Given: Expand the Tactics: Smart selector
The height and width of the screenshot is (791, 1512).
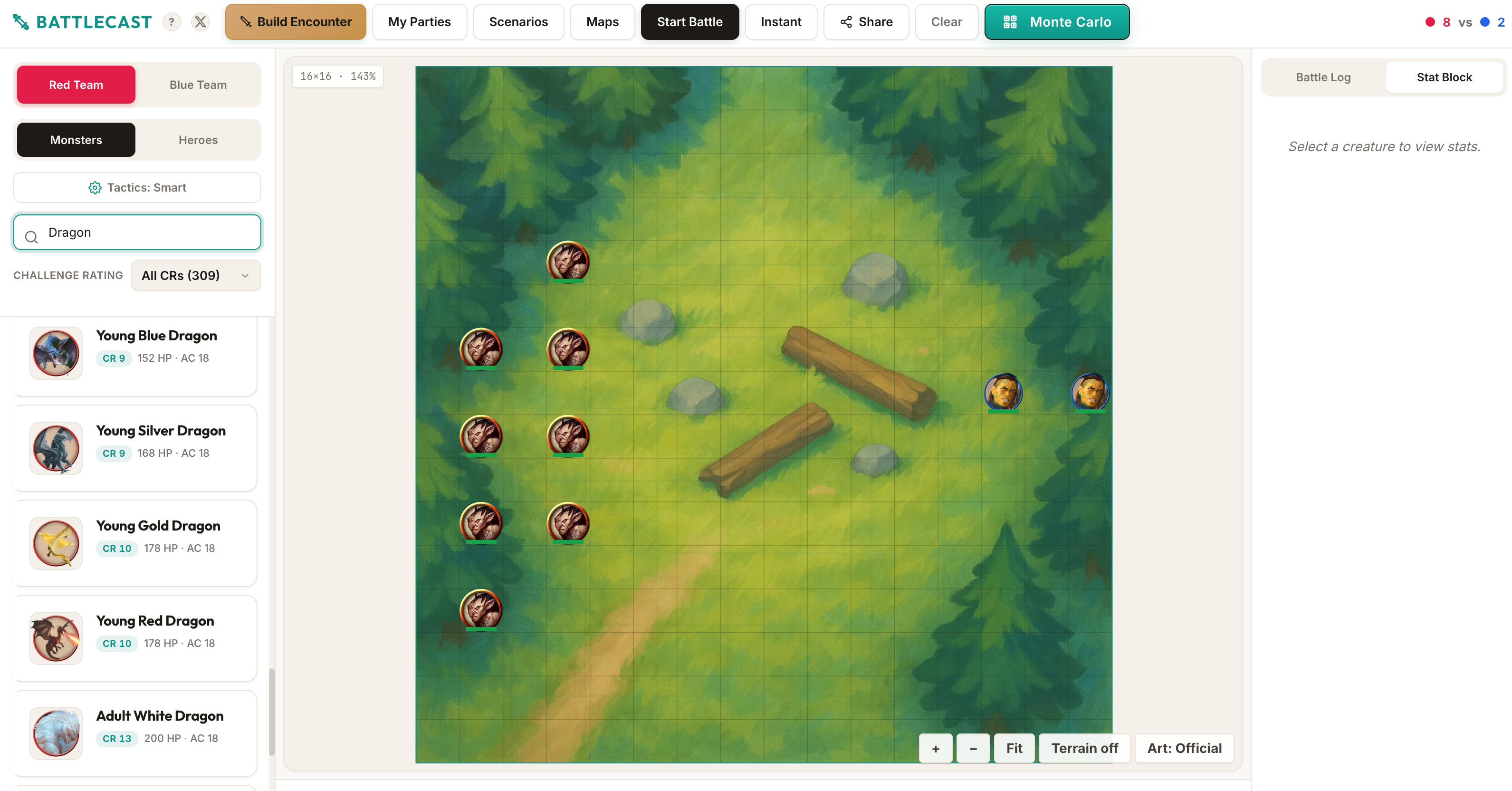Looking at the screenshot, I should point(137,187).
